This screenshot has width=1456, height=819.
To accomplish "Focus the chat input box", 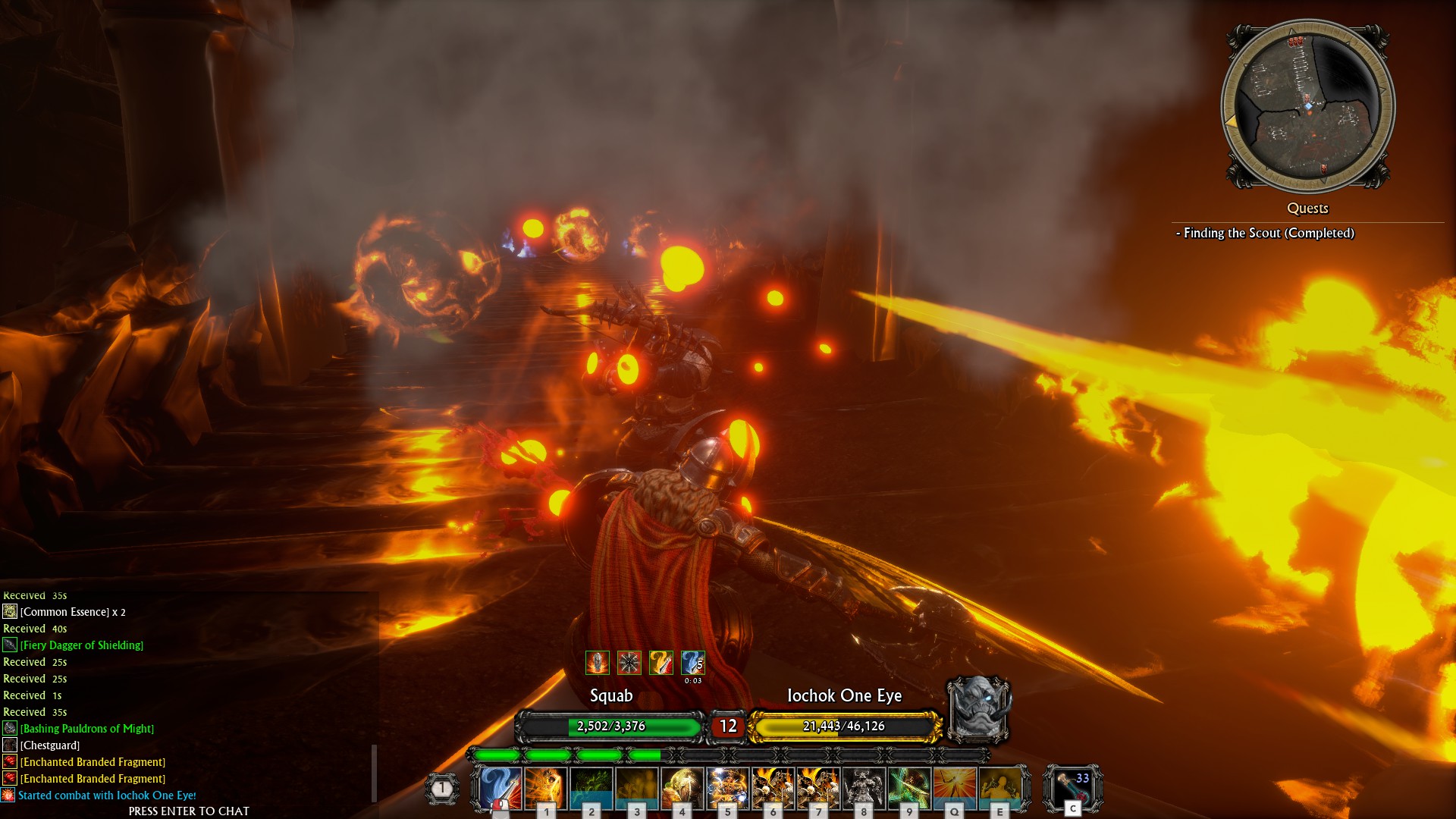I will (189, 811).
